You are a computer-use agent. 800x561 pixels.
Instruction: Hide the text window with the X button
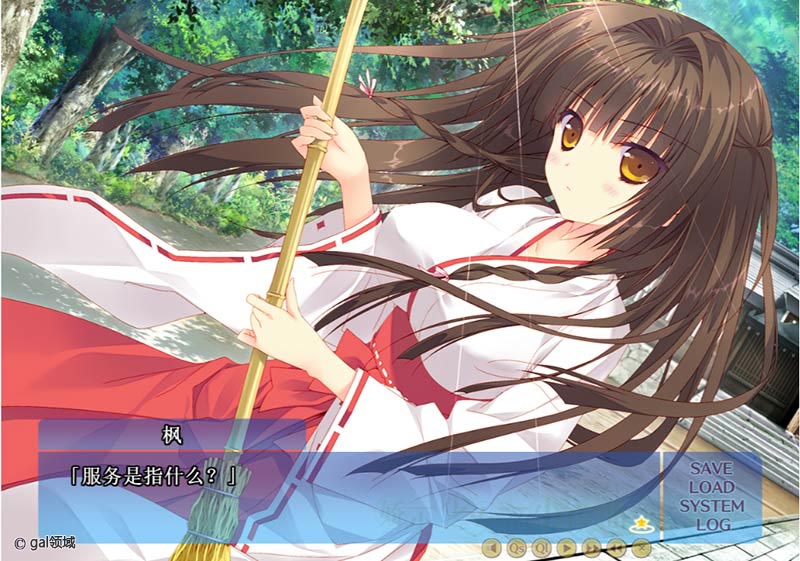tap(642, 547)
